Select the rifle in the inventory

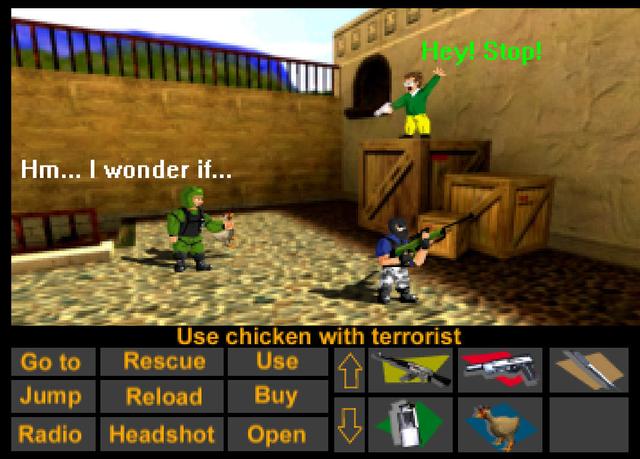[x=409, y=371]
